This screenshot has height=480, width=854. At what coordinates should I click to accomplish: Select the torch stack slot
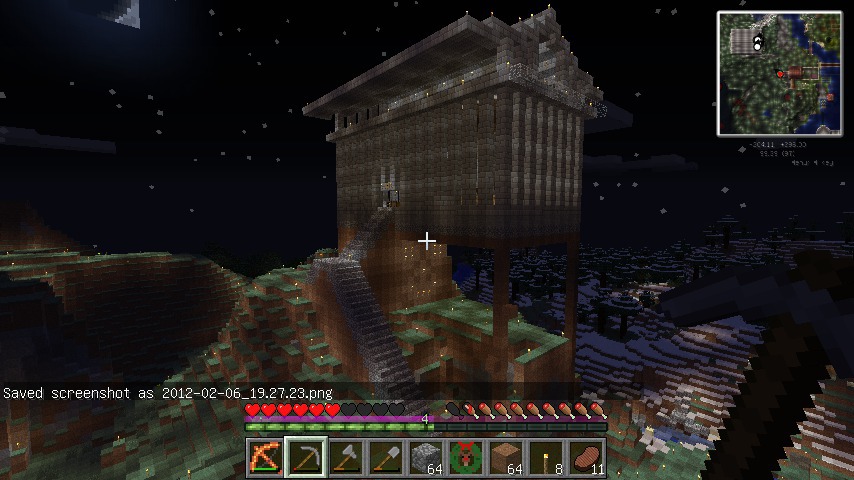(x=545, y=458)
